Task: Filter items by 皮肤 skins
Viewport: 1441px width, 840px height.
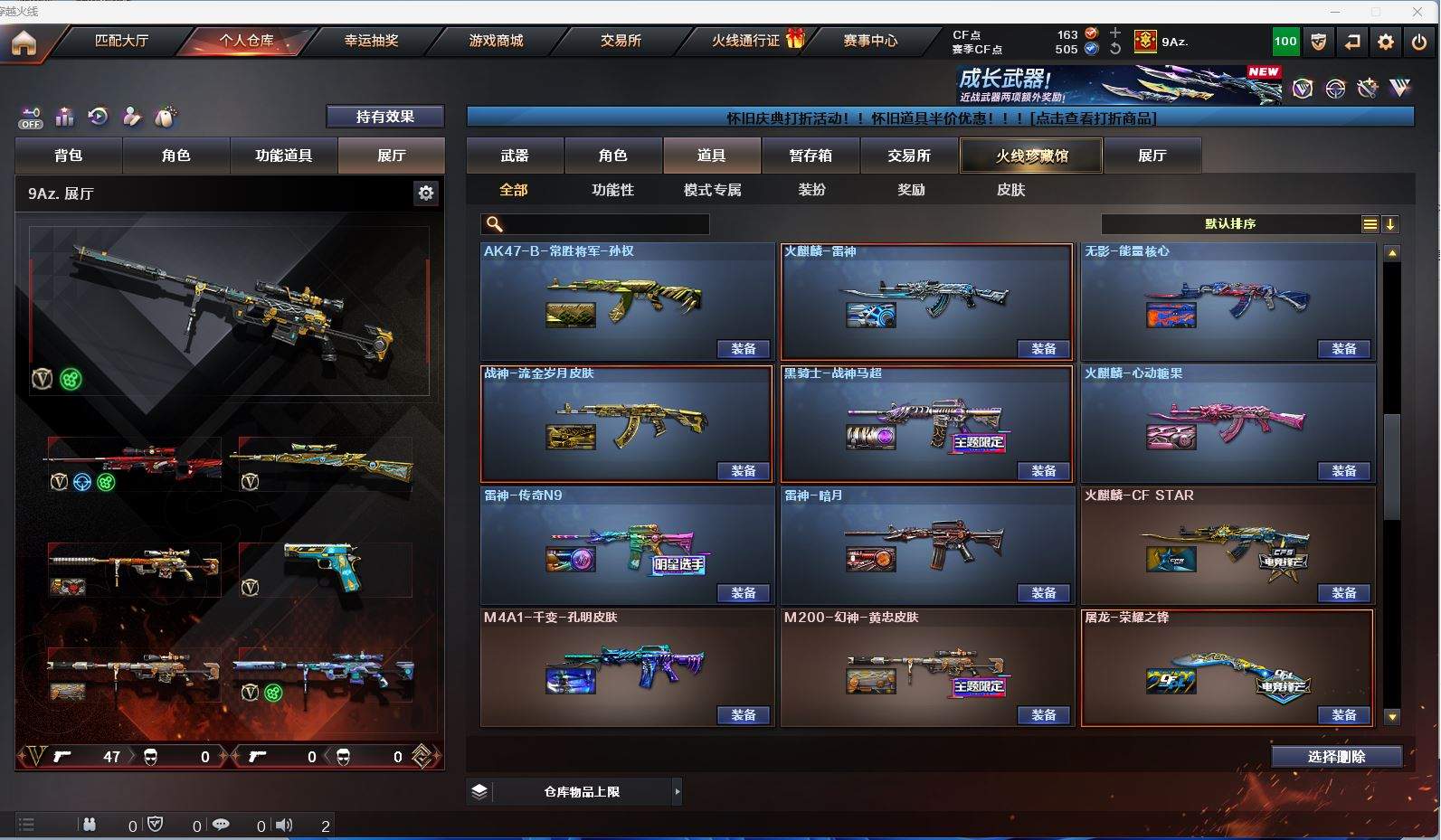Action: (x=1010, y=190)
